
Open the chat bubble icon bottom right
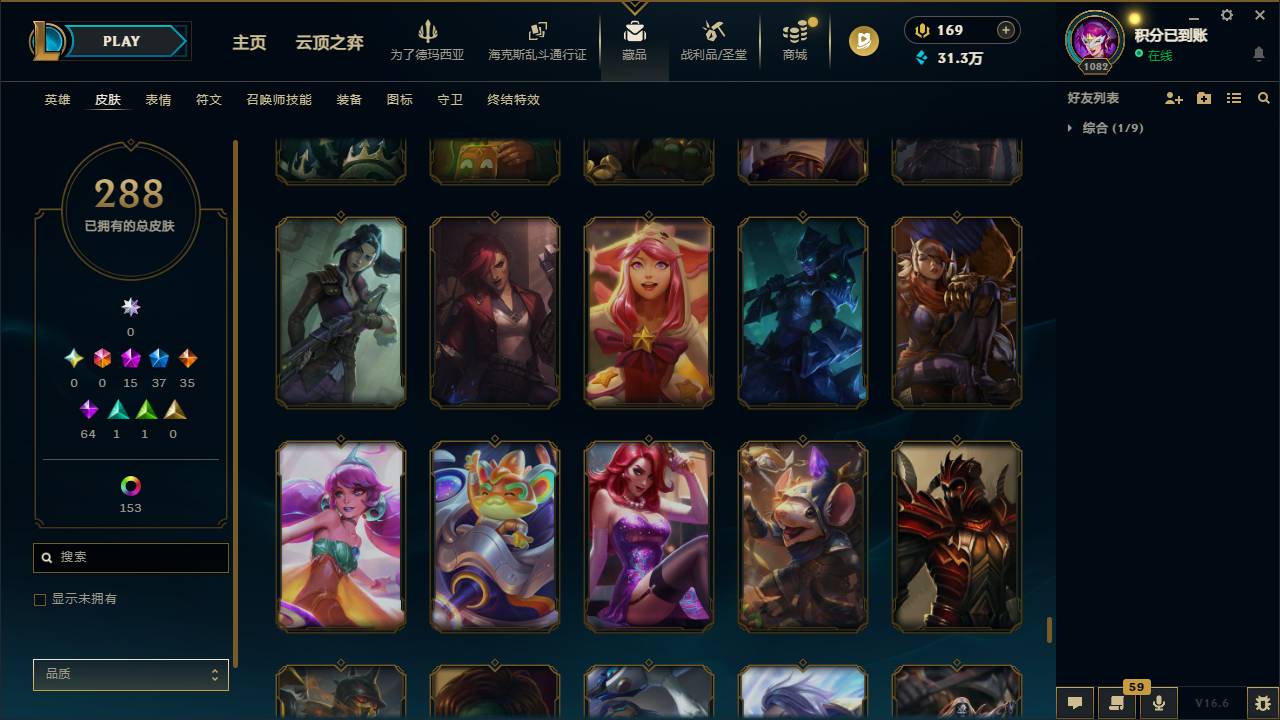pyautogui.click(x=1074, y=703)
